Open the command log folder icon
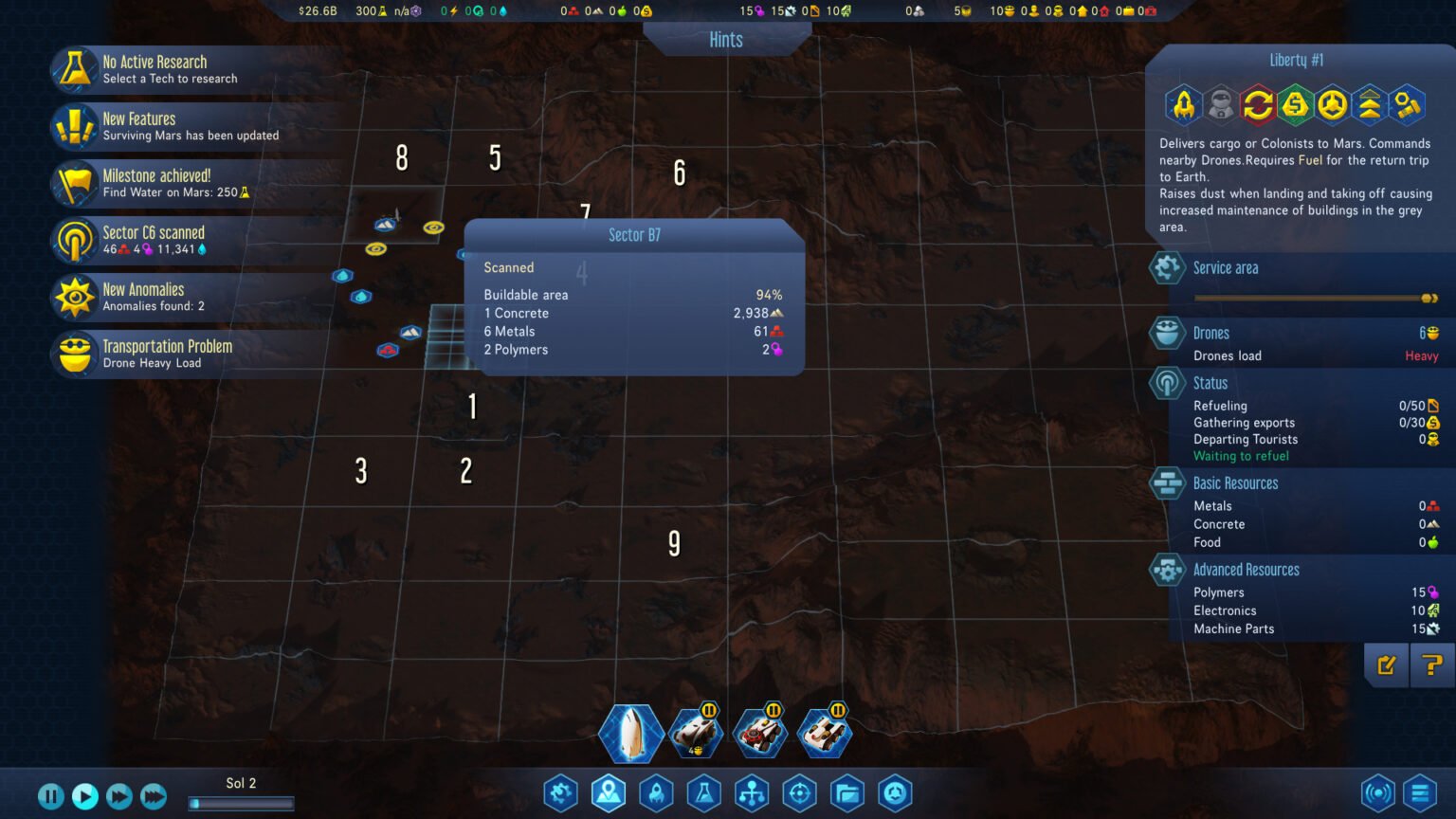Screen dimensions: 1456x819 [846, 793]
